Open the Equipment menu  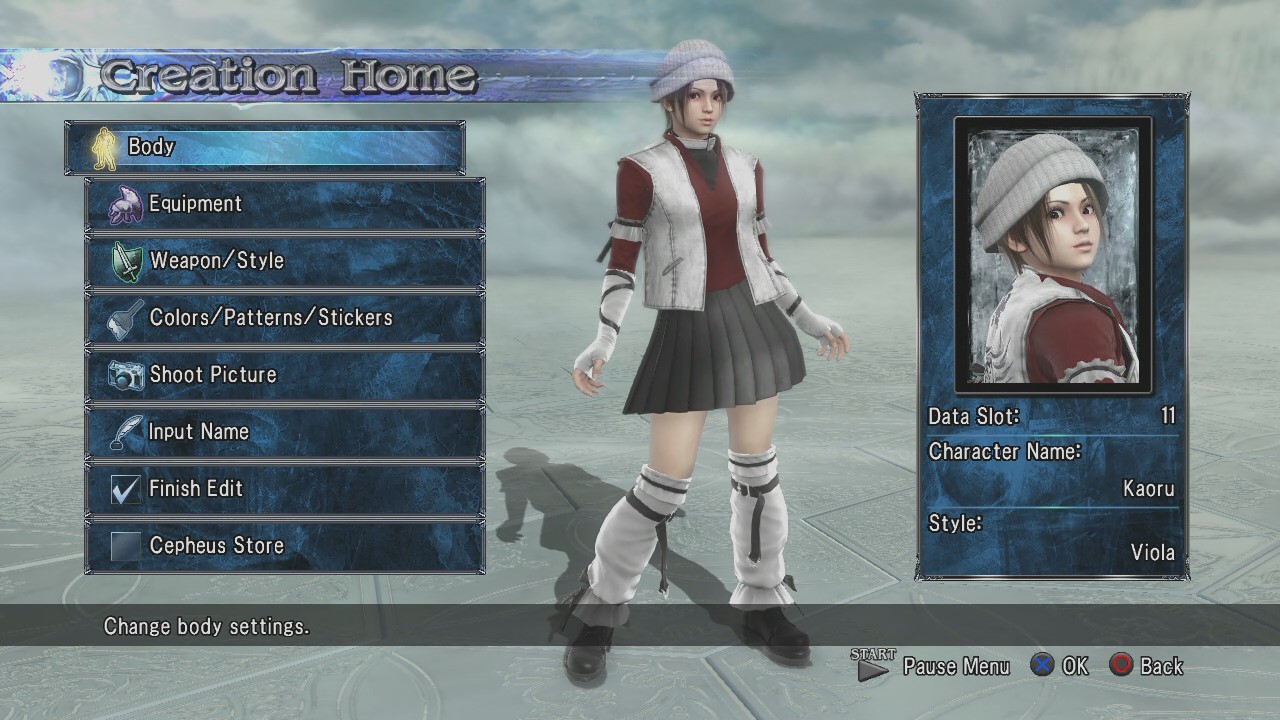point(285,204)
